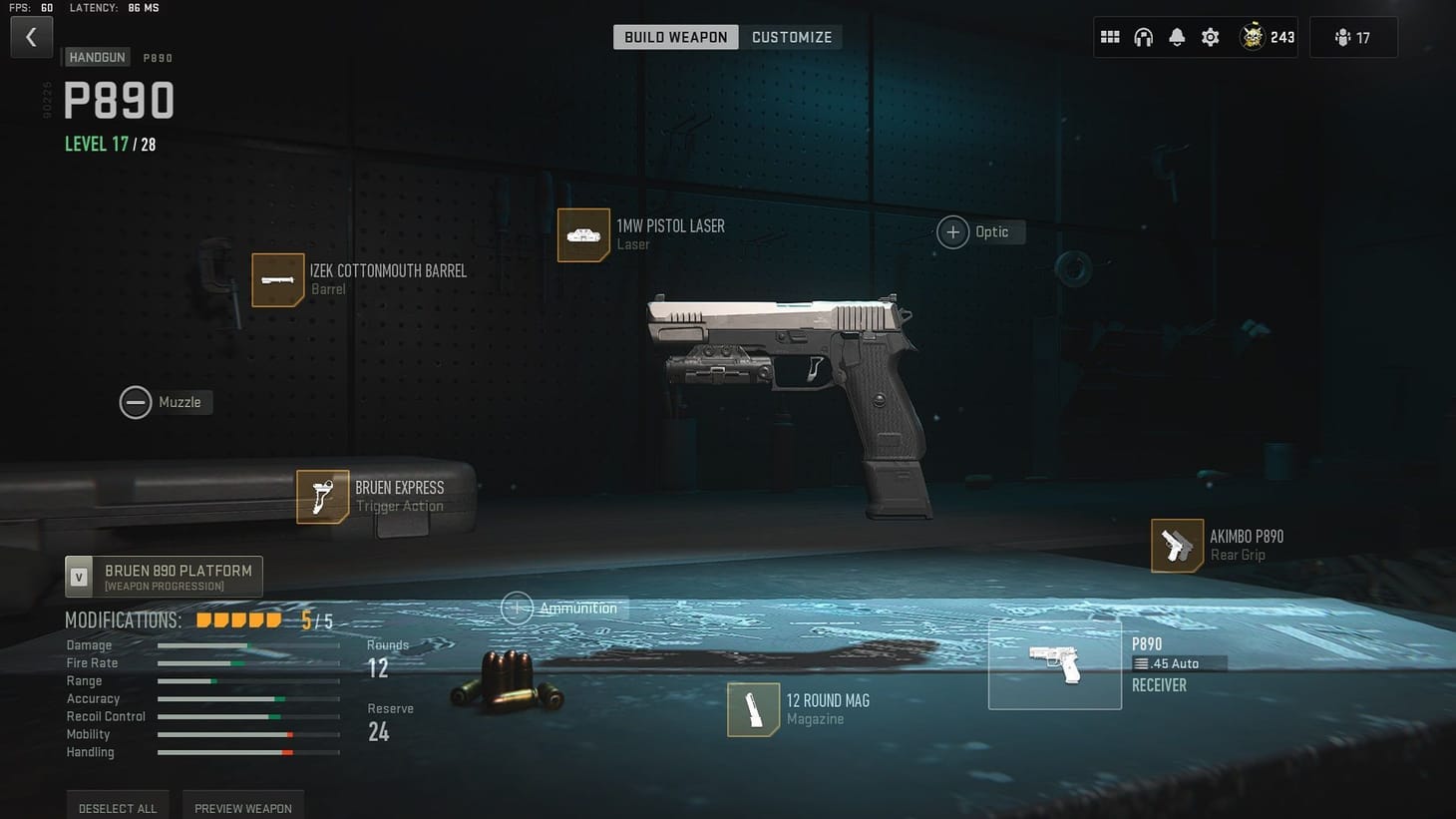Select the Build Weapon tab
1456x819 pixels.
click(x=675, y=36)
